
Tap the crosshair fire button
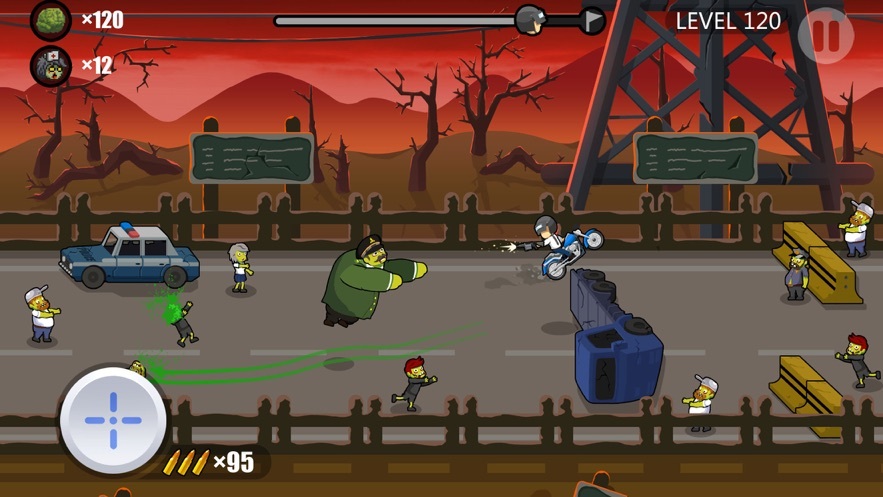point(111,419)
